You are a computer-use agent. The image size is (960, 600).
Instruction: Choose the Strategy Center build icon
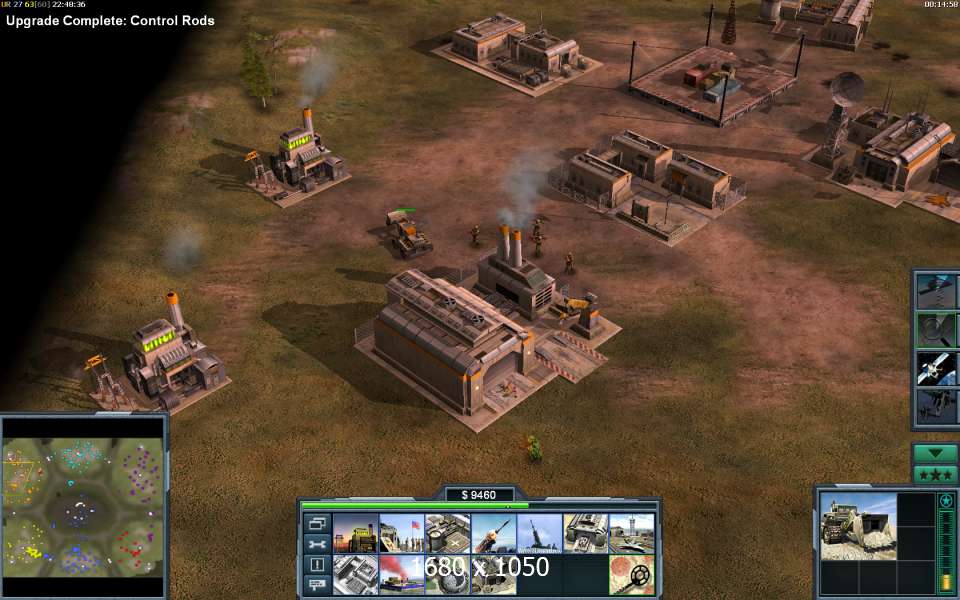tap(355, 575)
